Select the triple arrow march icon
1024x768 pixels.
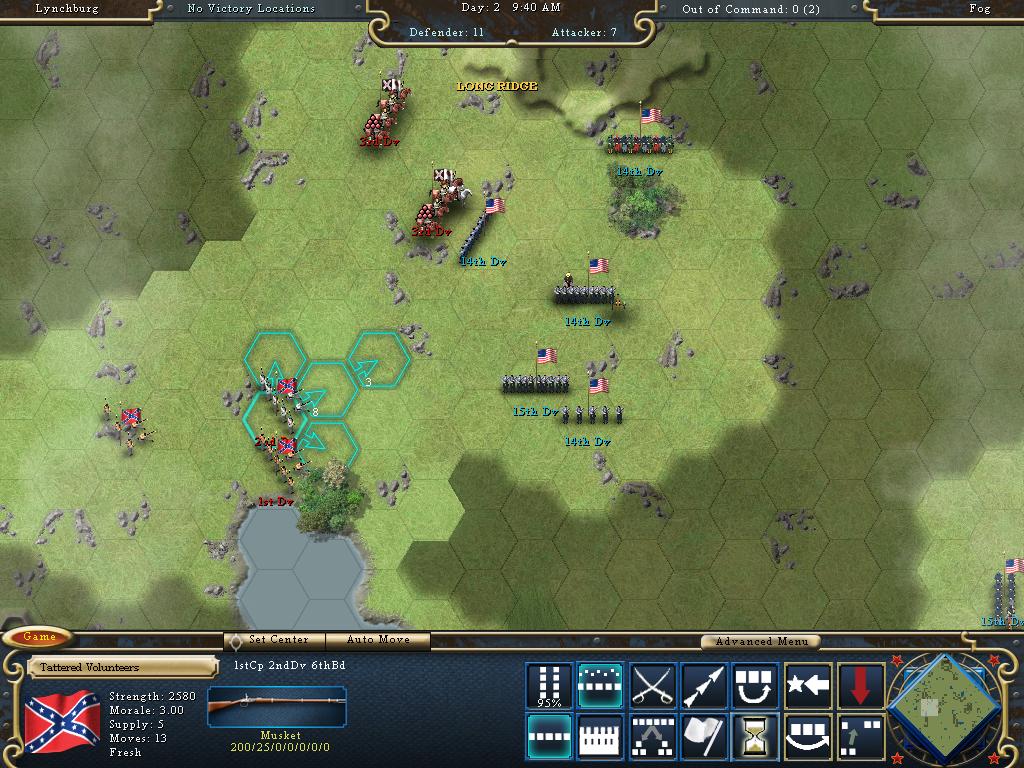(x=704, y=686)
